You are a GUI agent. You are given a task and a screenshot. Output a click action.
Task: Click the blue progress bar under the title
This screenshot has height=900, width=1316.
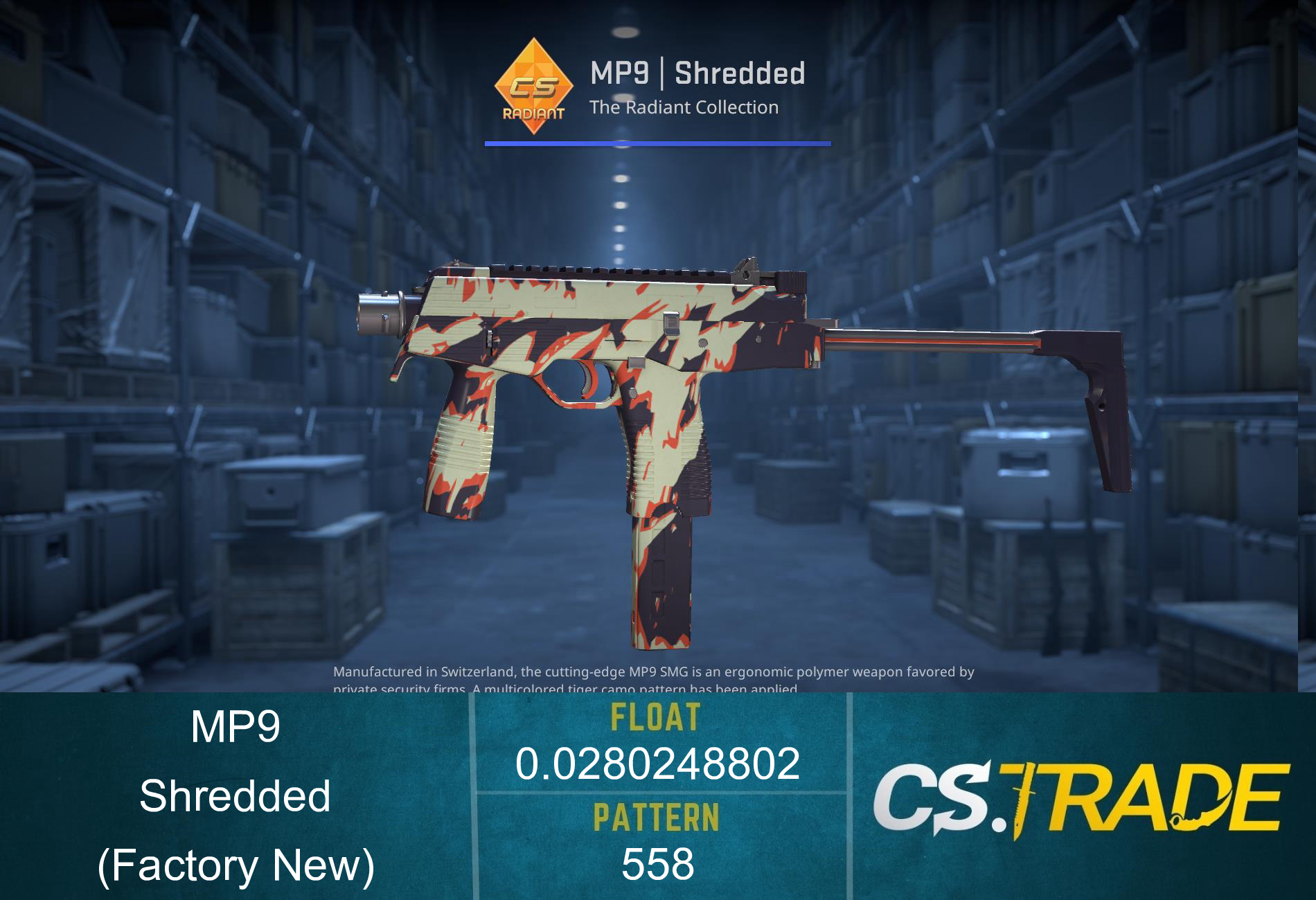point(658,143)
